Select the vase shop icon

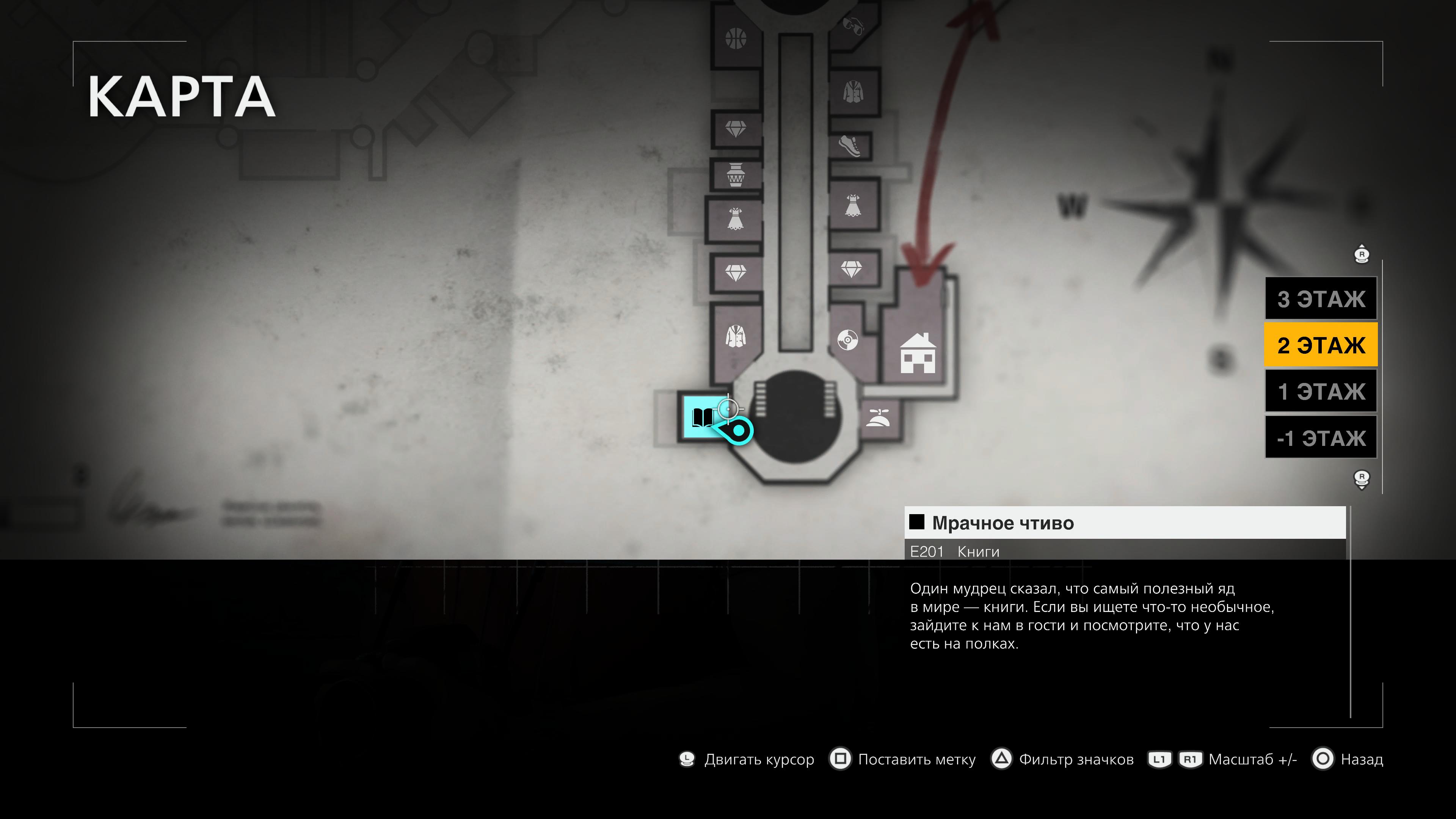(x=735, y=175)
